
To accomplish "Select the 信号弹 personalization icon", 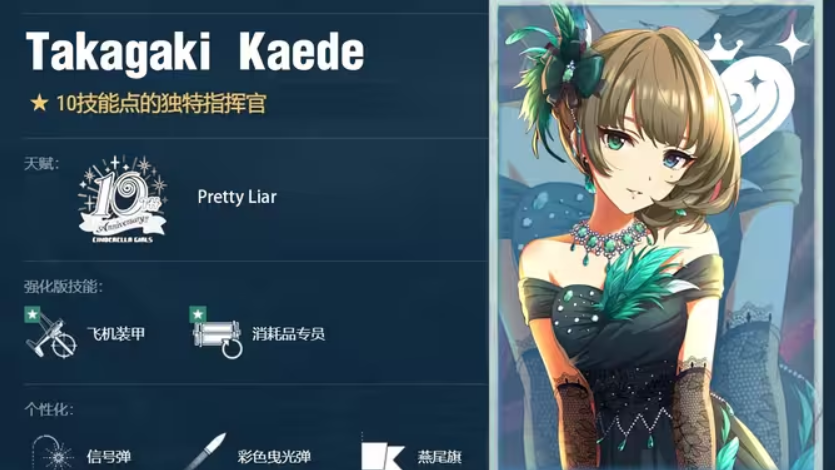I will click(x=53, y=453).
